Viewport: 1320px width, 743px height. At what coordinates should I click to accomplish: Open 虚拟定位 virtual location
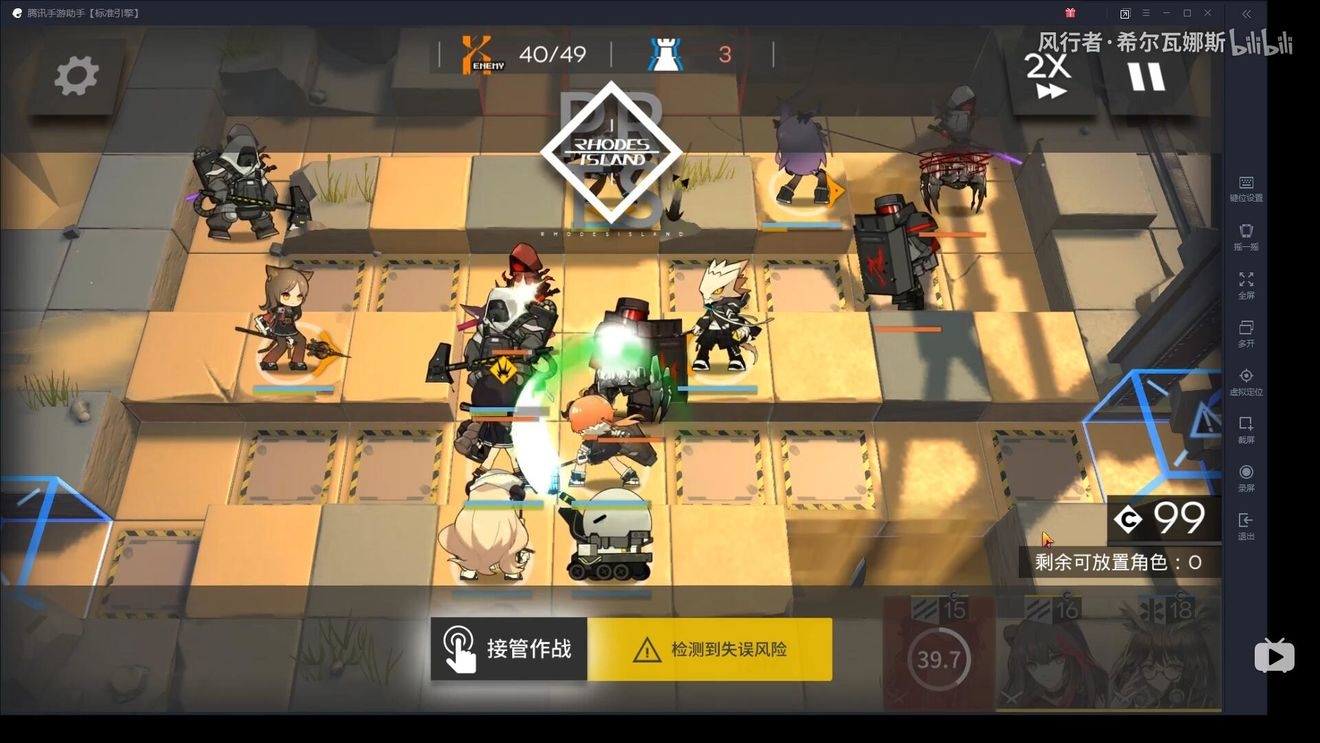(x=1246, y=382)
